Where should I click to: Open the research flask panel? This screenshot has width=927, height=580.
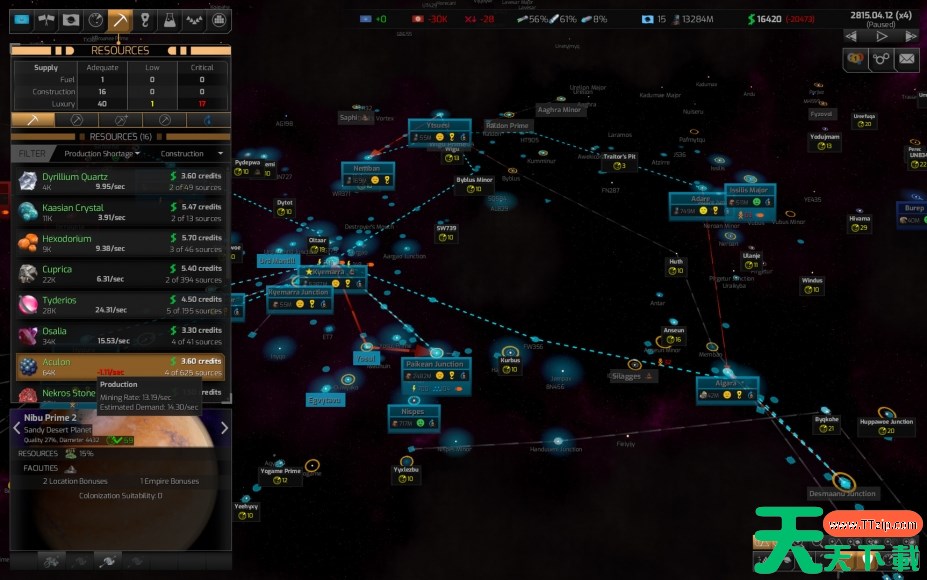coord(169,19)
